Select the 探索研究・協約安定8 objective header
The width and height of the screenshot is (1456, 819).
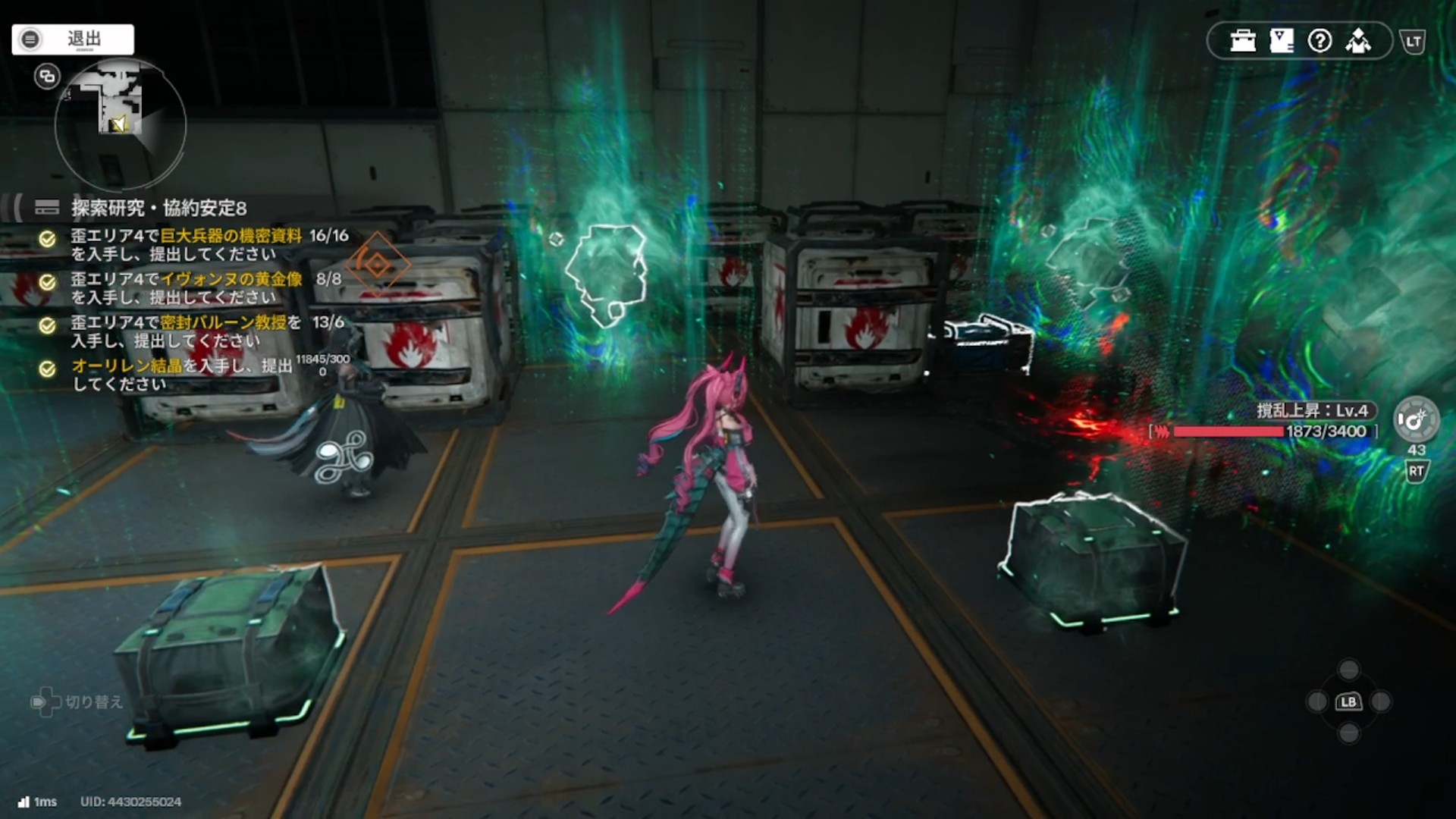coord(158,208)
